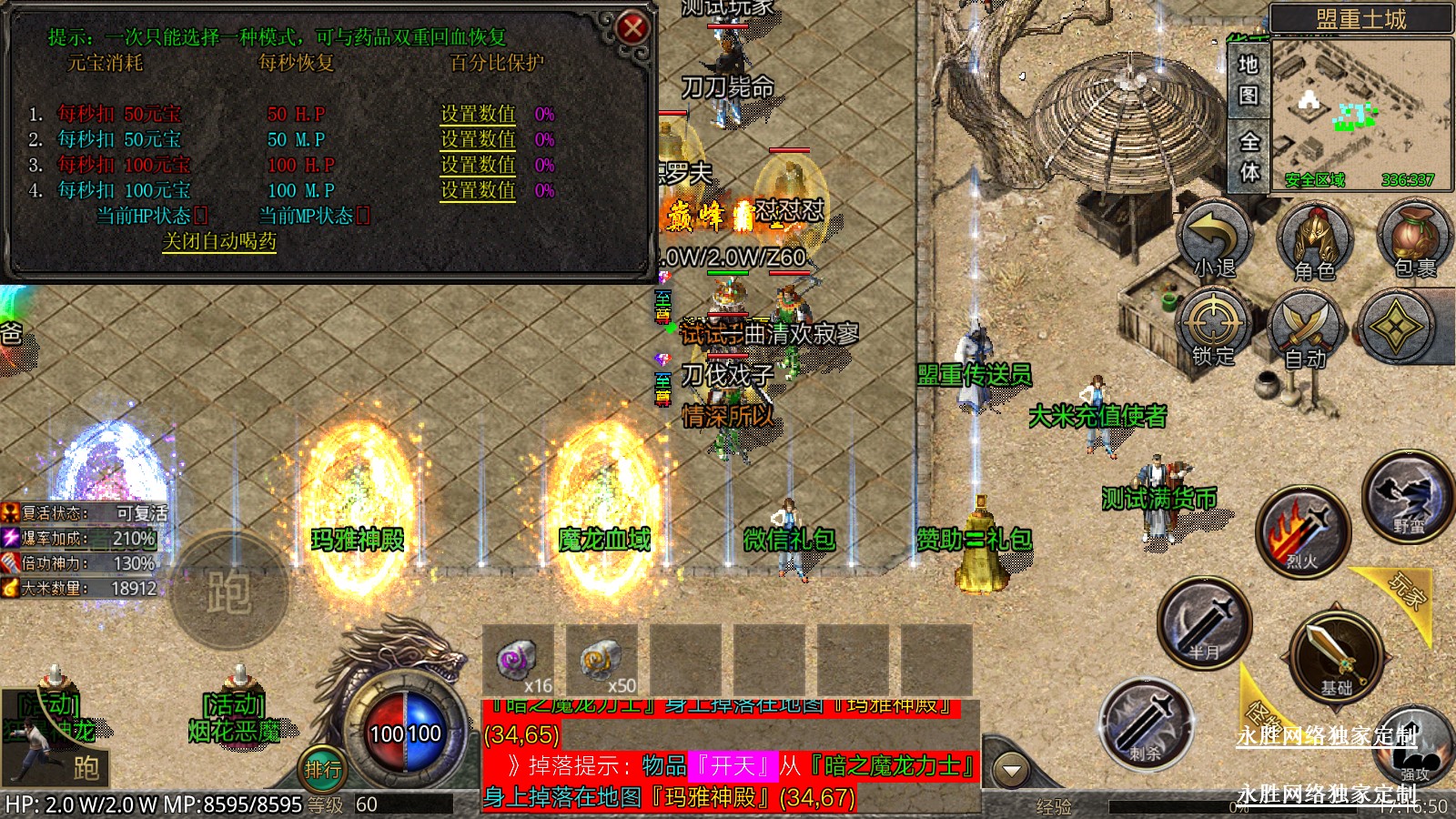This screenshot has height=819, width=1456.
Task: Open the 地图 map tab
Action: tap(1249, 79)
